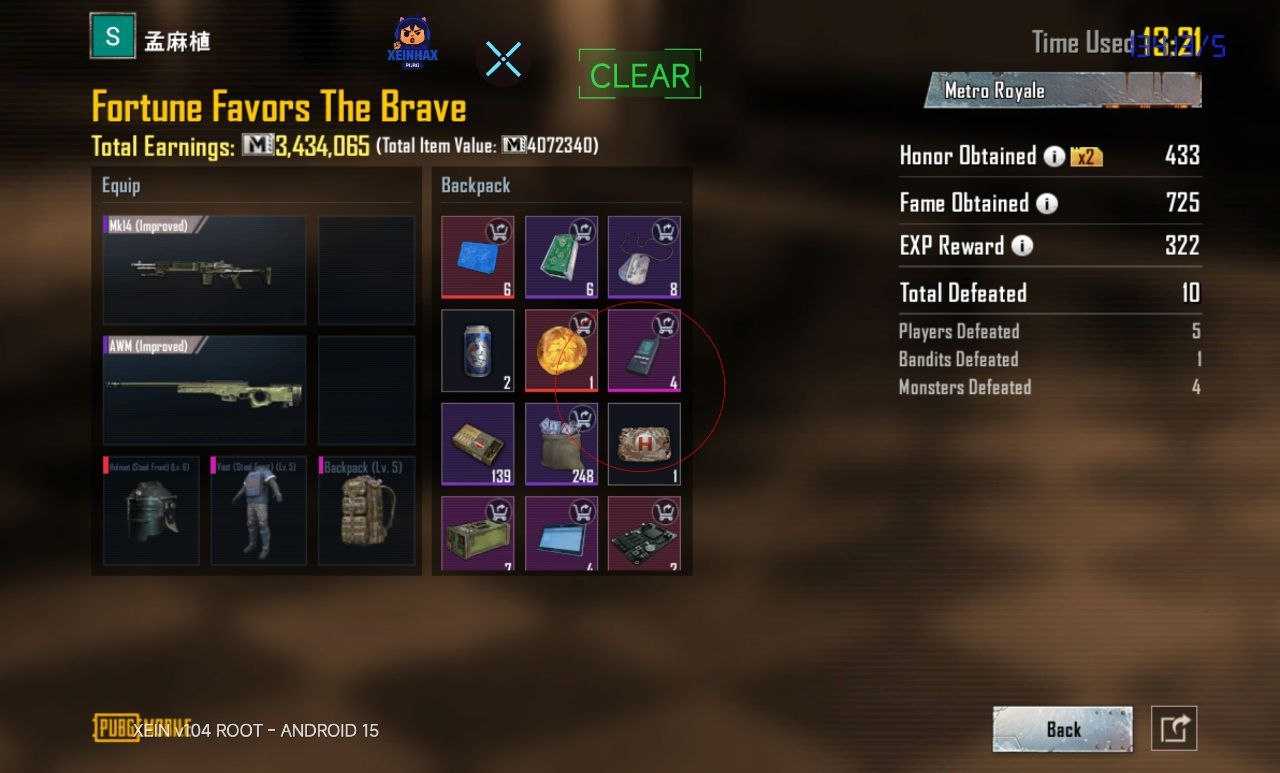Select the energy drink can slot

(x=478, y=350)
